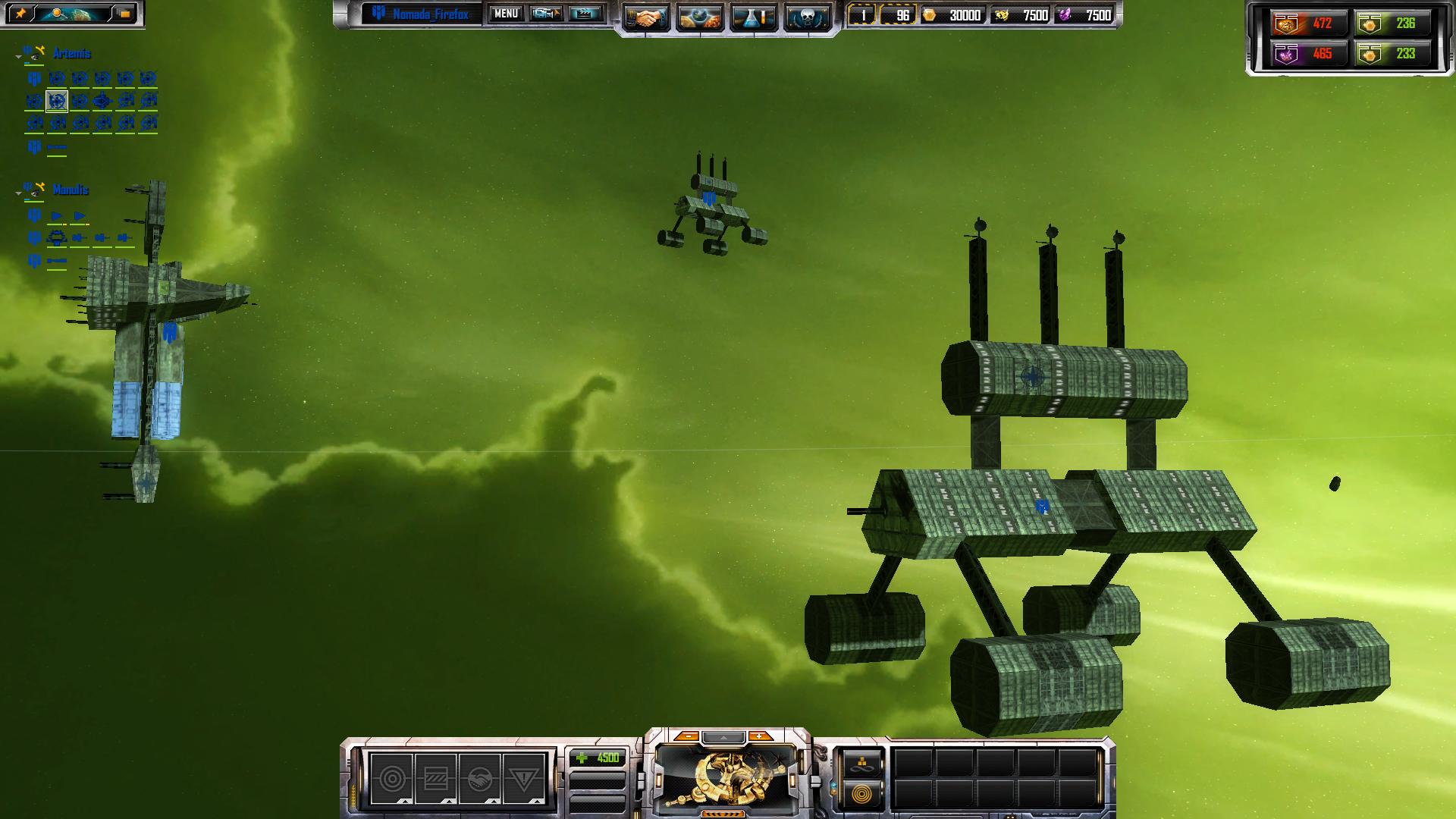Click the orange stacked windows button
The height and width of the screenshot is (819, 1456).
(x=124, y=14)
